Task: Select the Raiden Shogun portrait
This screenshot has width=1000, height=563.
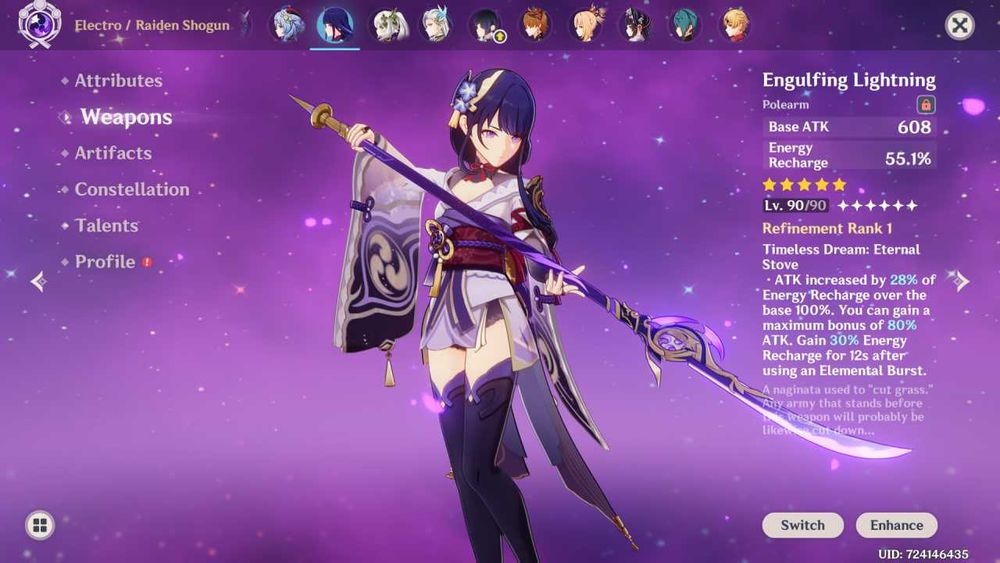Action: click(336, 25)
